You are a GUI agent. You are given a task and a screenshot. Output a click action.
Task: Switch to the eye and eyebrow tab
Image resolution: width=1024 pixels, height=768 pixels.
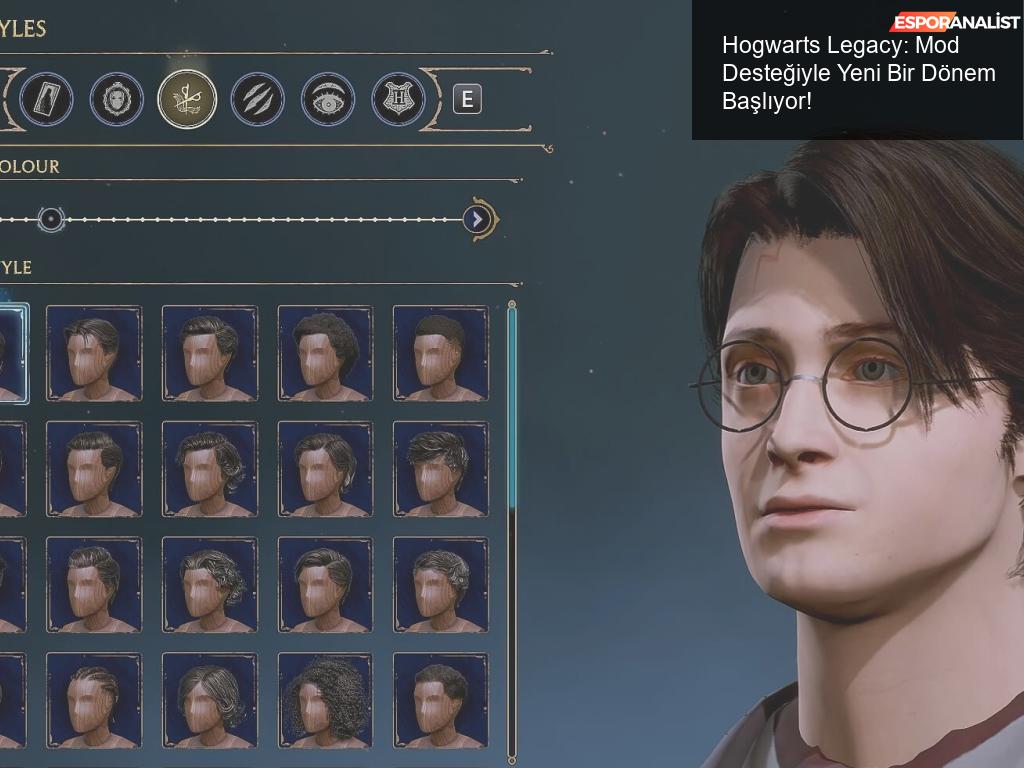pos(328,99)
